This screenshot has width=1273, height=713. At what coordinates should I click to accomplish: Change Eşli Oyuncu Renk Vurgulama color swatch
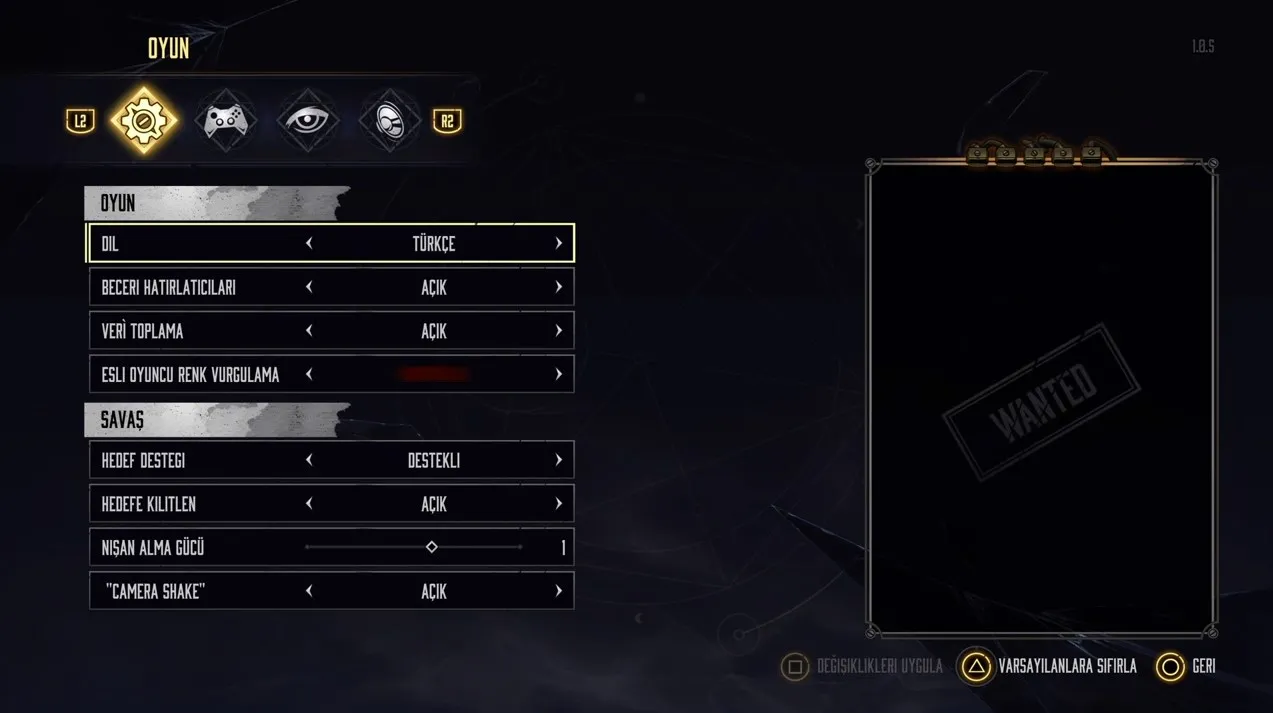[x=433, y=375]
